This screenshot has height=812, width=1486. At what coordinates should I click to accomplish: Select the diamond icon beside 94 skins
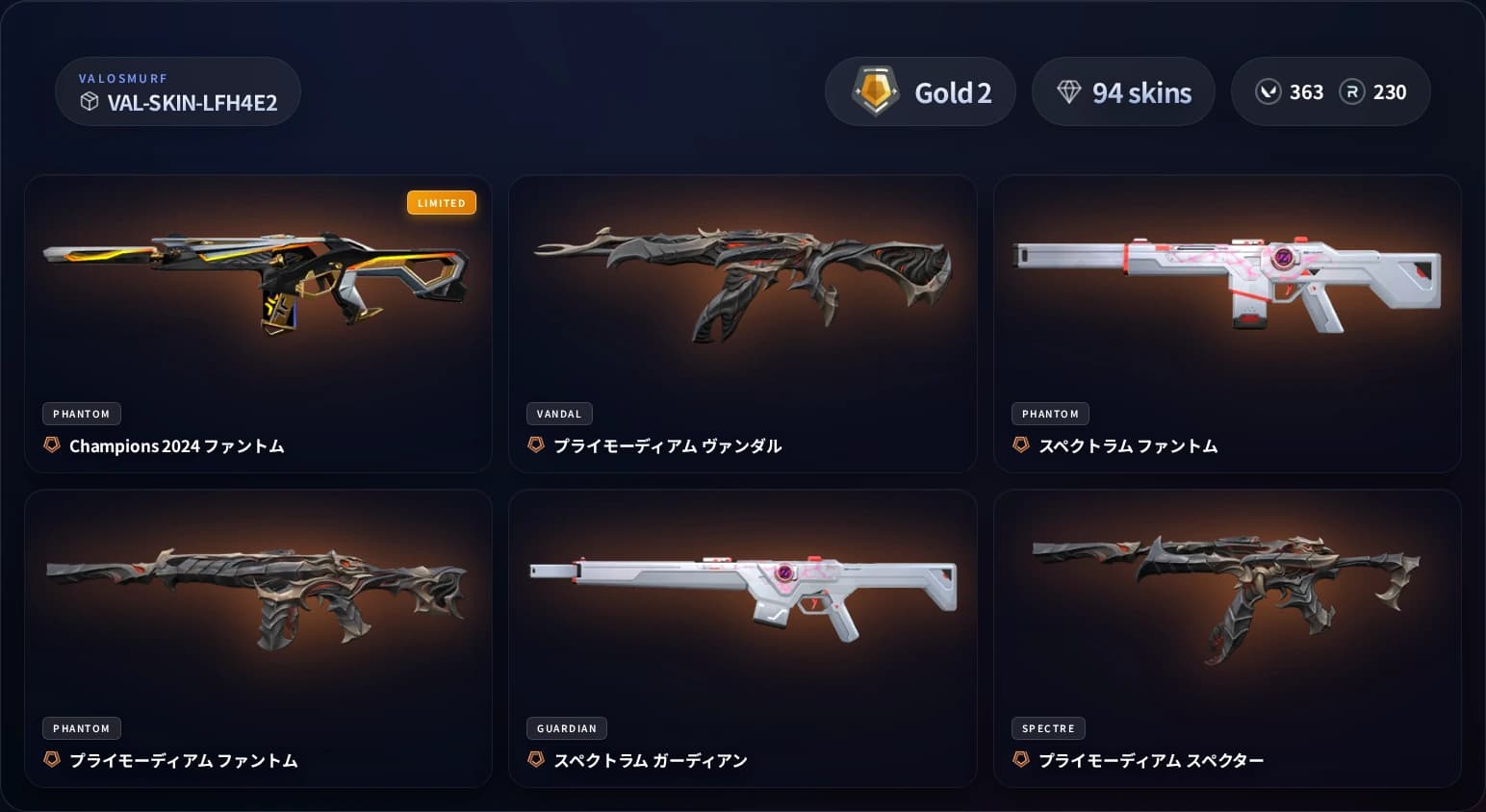coord(1068,91)
